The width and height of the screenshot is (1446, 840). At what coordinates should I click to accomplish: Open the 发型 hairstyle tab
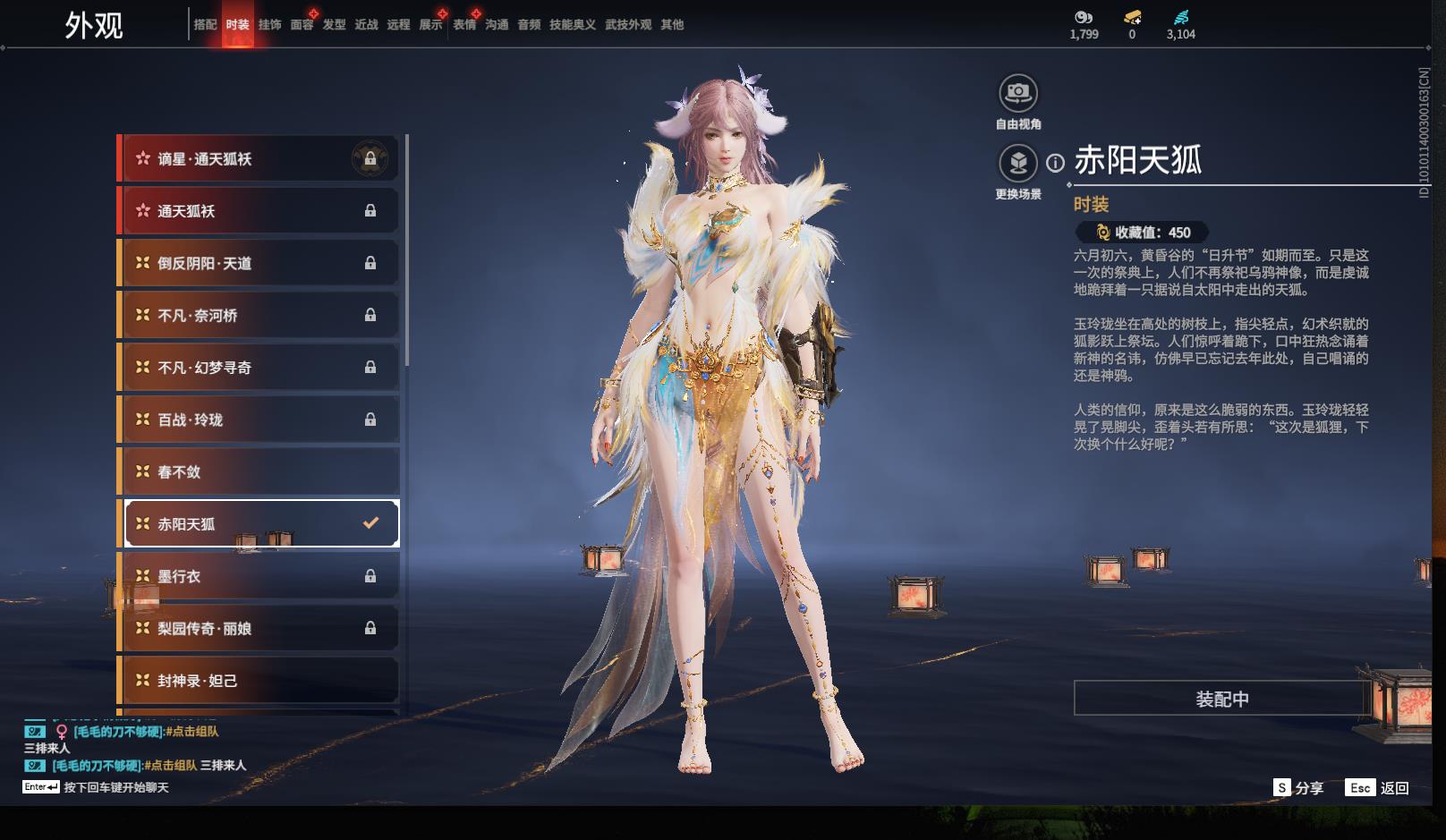(334, 25)
